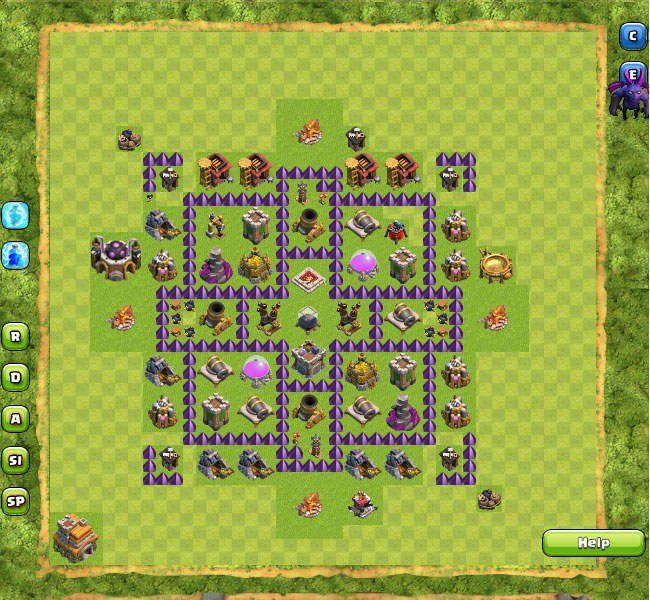Click the blue E button
This screenshot has height=600, width=650.
pos(631,73)
